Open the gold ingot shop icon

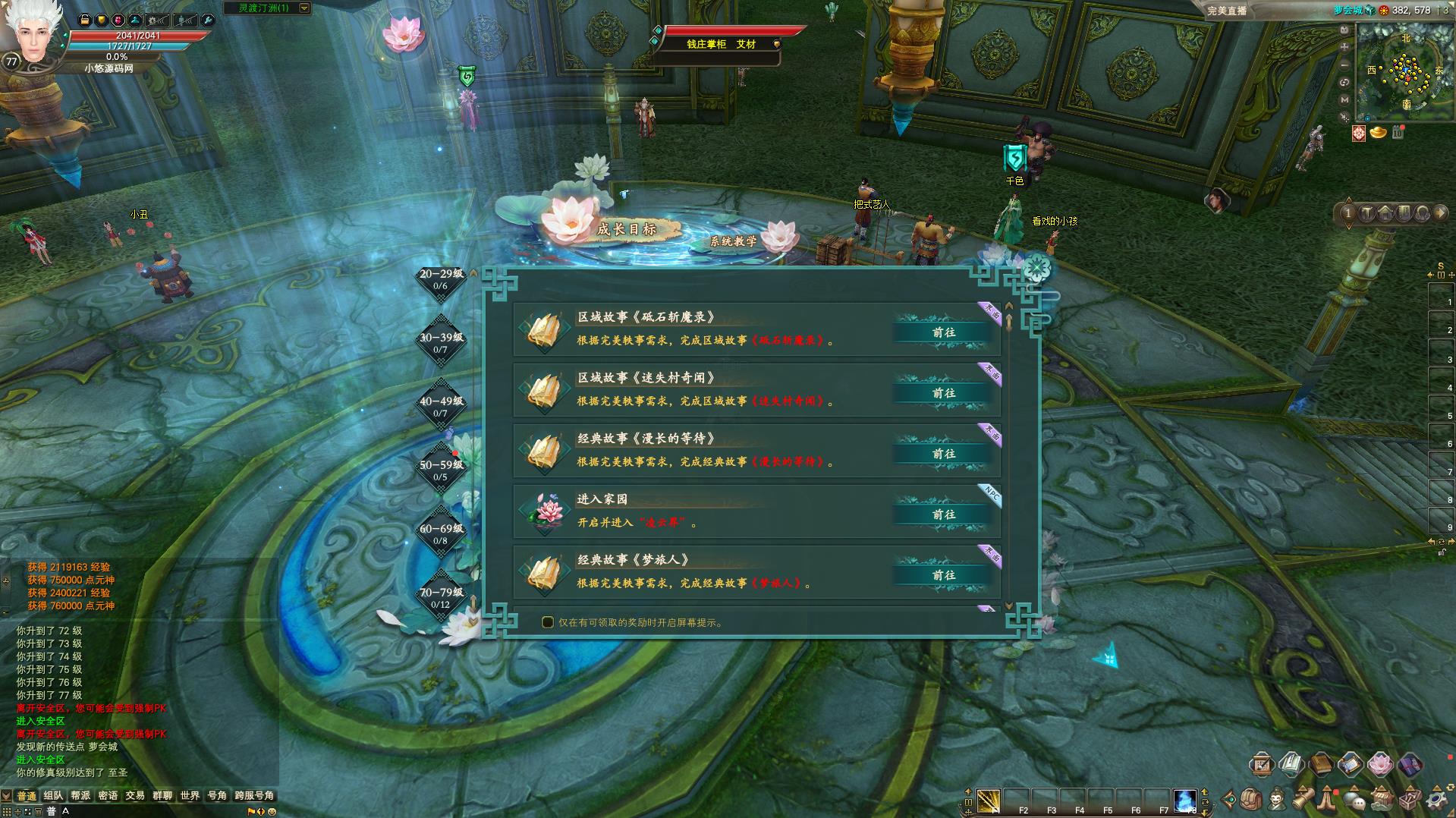pyautogui.click(x=1378, y=133)
